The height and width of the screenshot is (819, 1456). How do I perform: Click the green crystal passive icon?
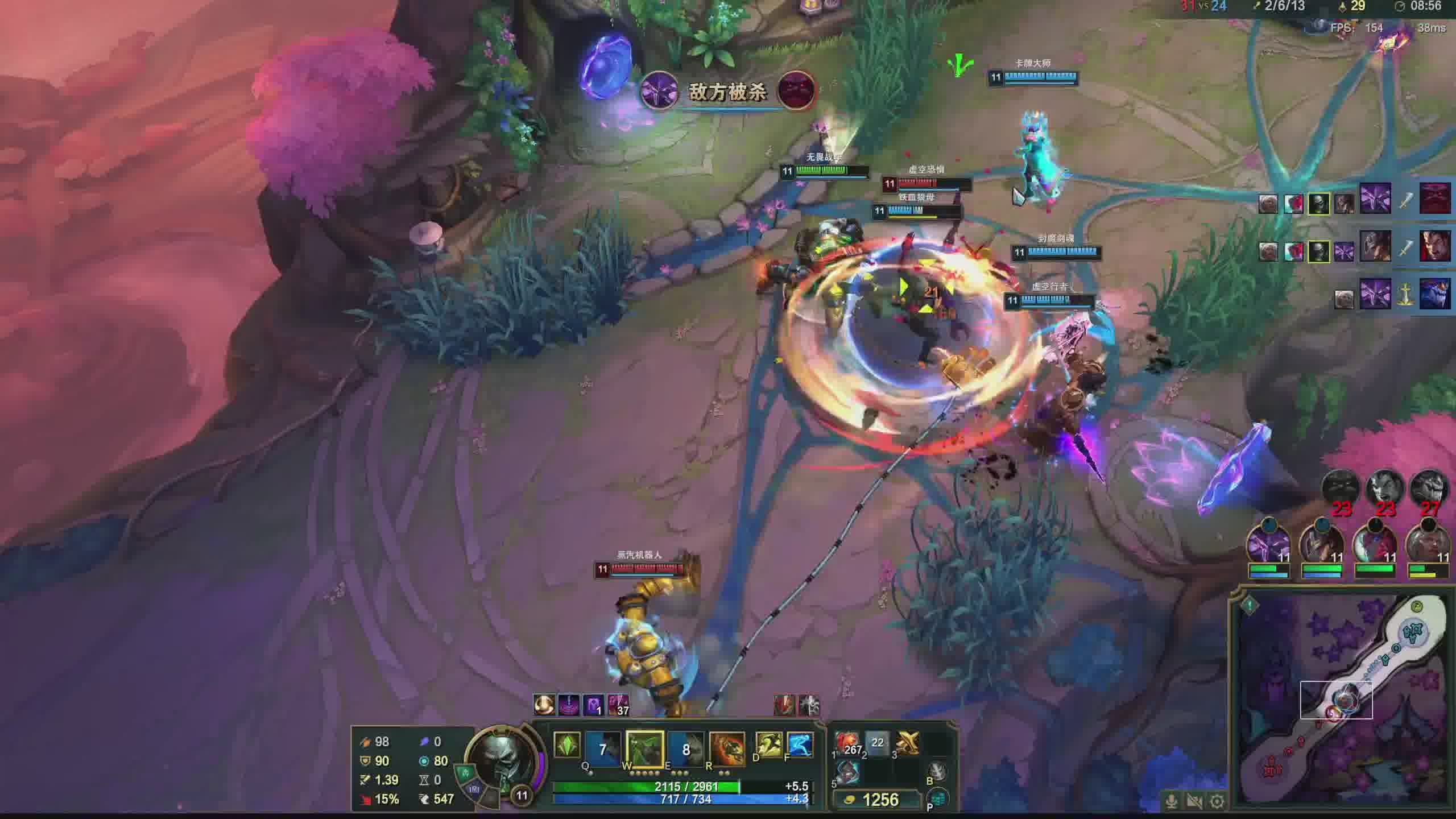click(x=567, y=745)
